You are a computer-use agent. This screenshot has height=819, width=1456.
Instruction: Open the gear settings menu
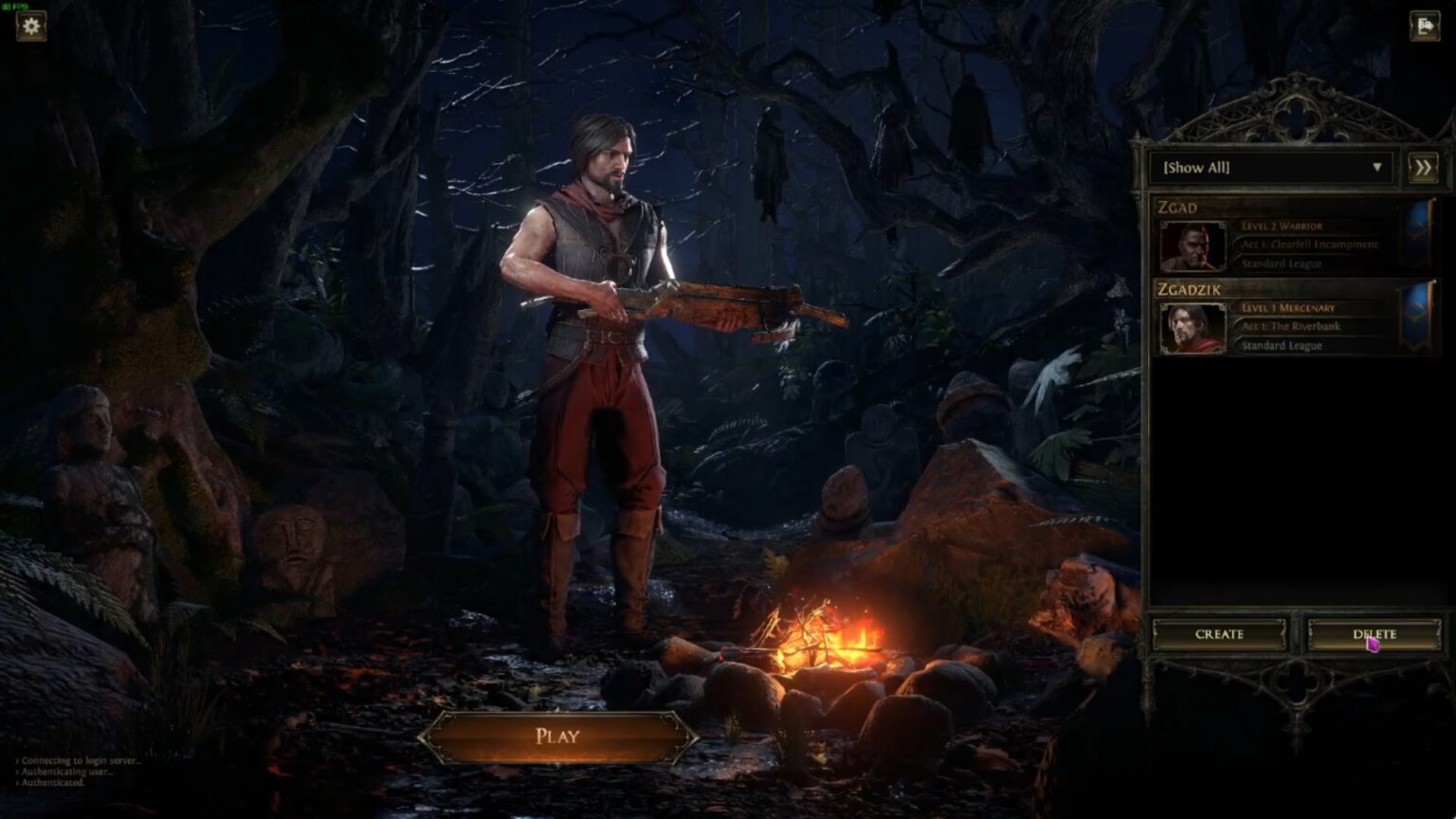(x=31, y=26)
